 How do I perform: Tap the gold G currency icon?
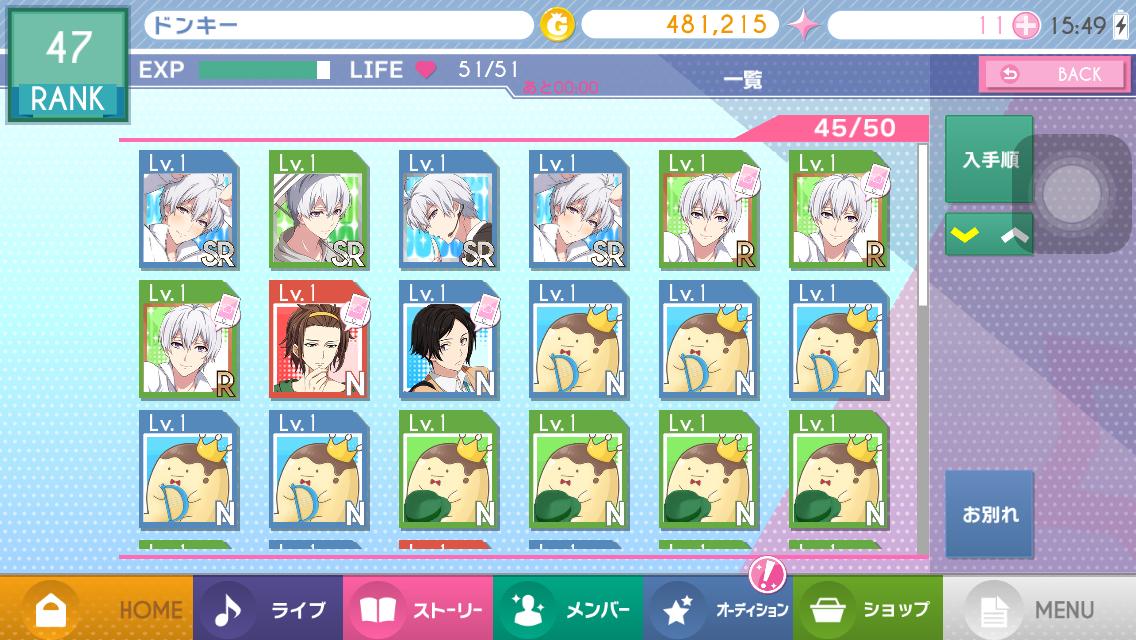[x=557, y=26]
